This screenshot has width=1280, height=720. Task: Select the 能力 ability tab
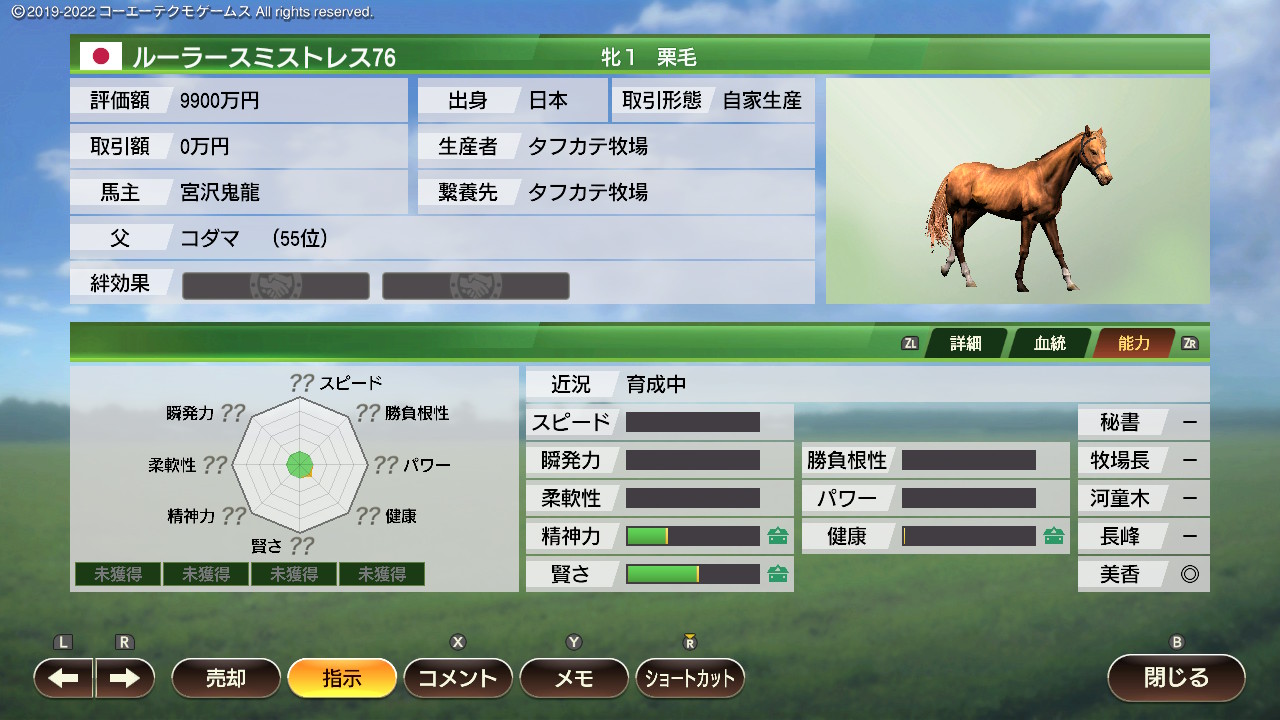point(1134,343)
